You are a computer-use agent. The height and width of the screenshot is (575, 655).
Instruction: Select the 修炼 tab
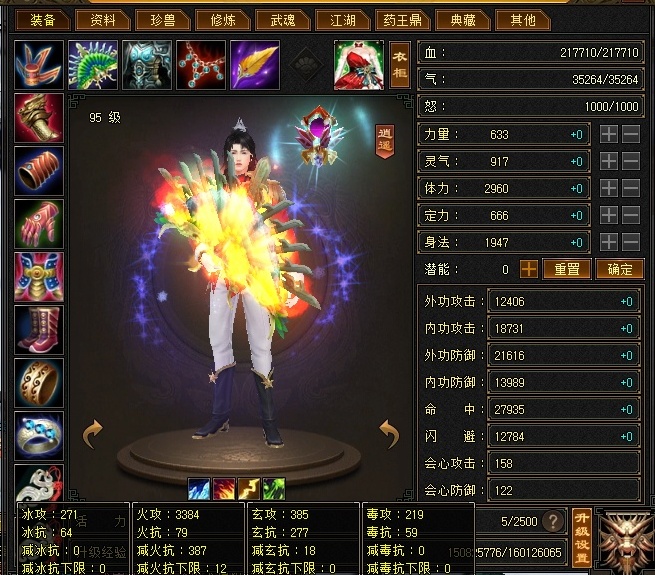(216, 19)
